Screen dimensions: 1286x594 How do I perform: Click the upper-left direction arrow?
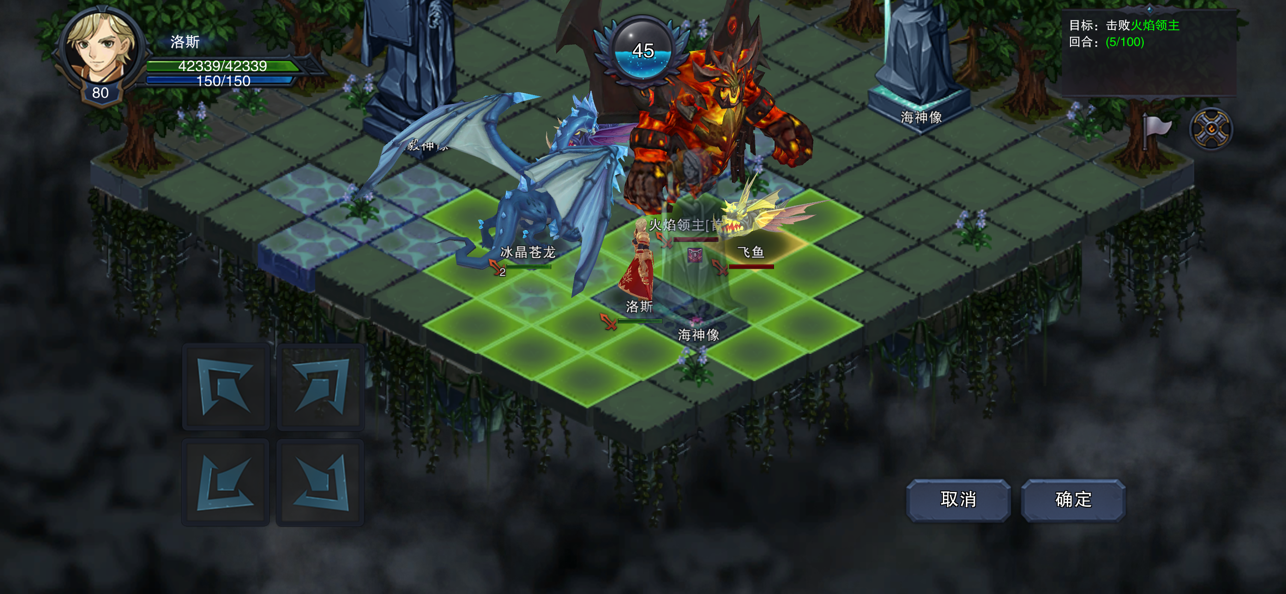coord(226,387)
